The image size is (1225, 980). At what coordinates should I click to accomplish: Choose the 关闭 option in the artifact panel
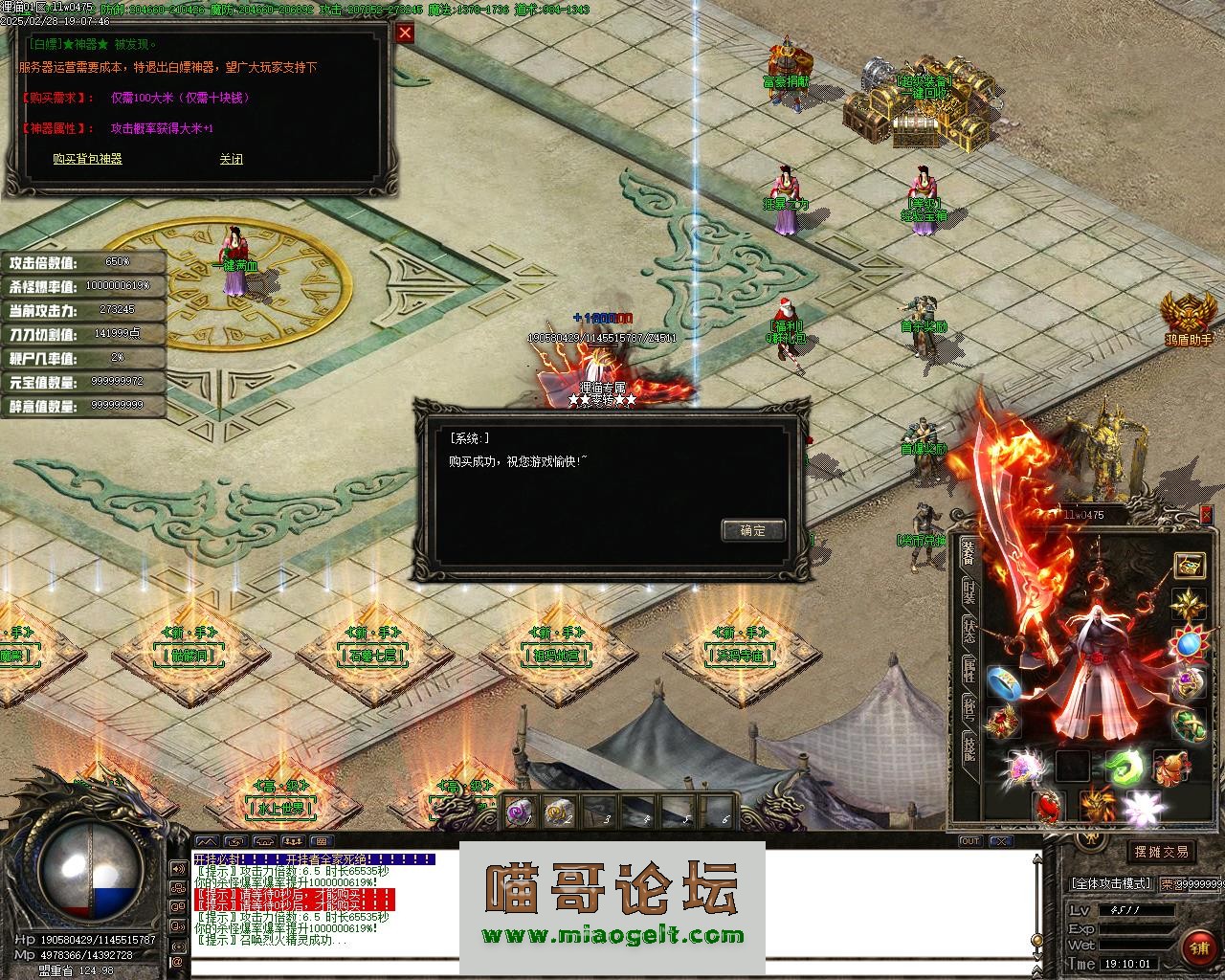[231, 159]
